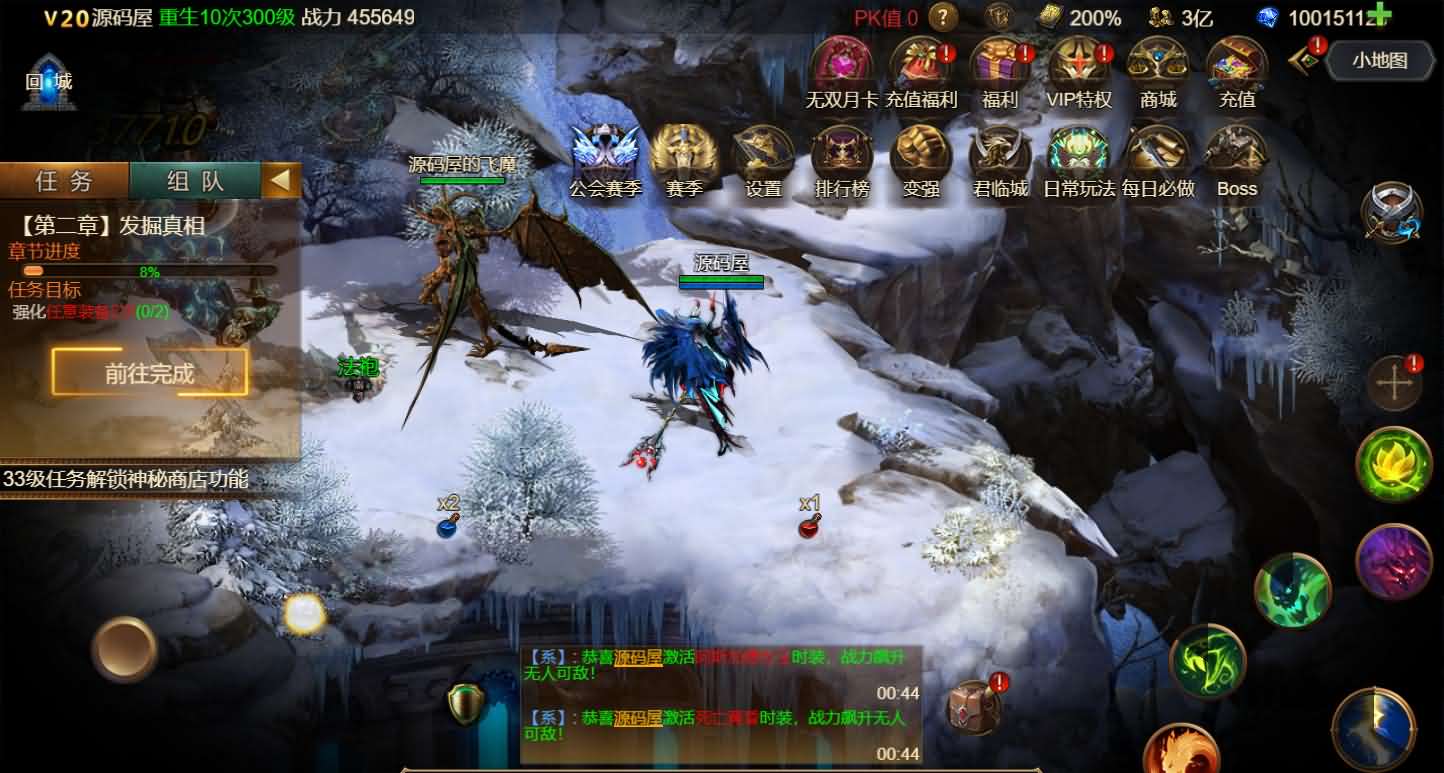Select the 任务 quest tab
The image size is (1444, 773).
point(64,181)
